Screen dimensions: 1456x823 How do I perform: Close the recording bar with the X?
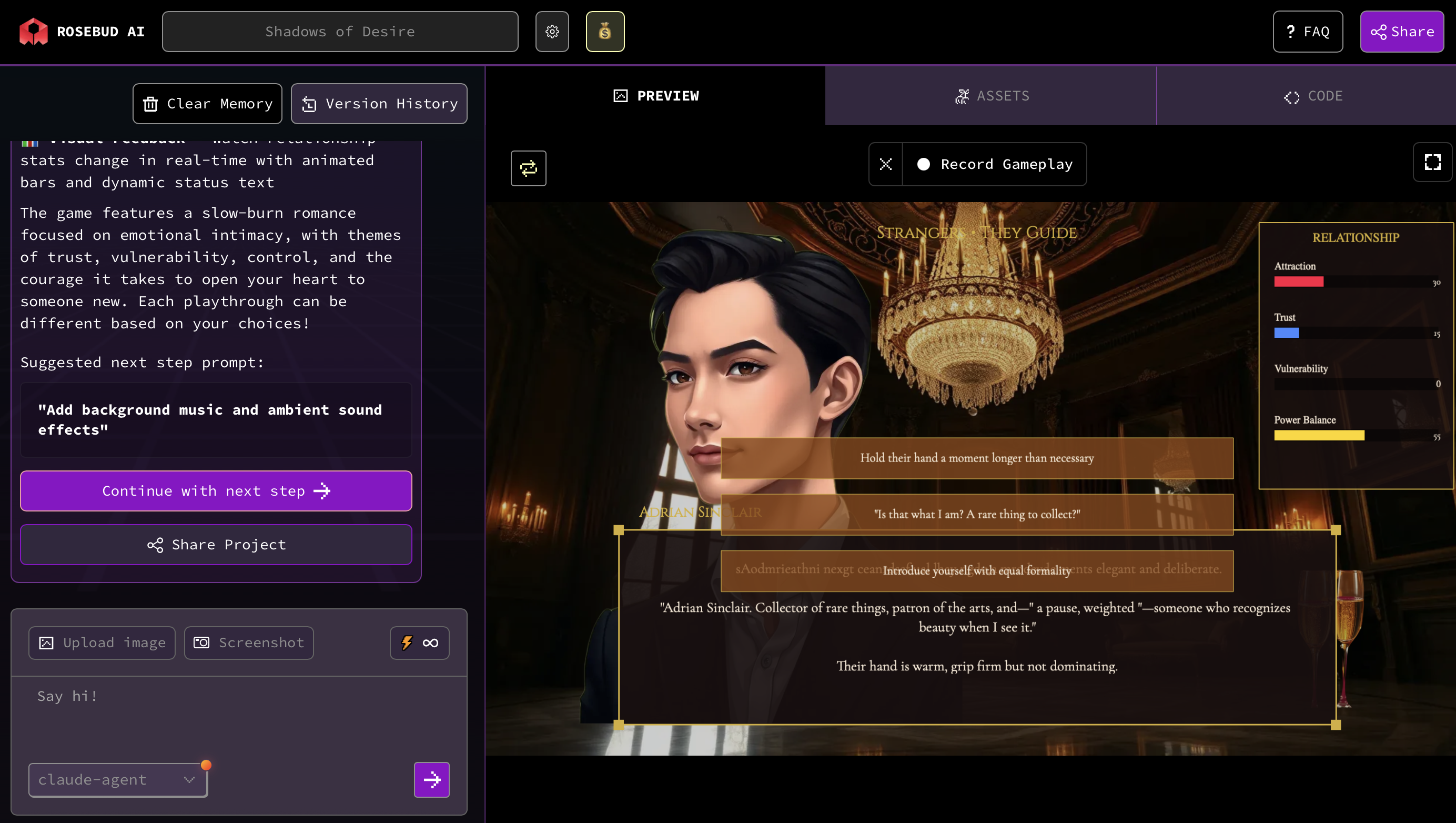(886, 165)
